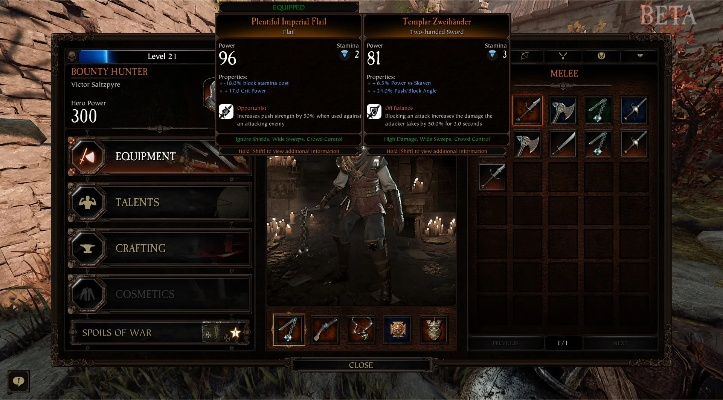Select the orange-highlighted sword in inventory
The height and width of the screenshot is (400, 723).
pyautogui.click(x=527, y=109)
